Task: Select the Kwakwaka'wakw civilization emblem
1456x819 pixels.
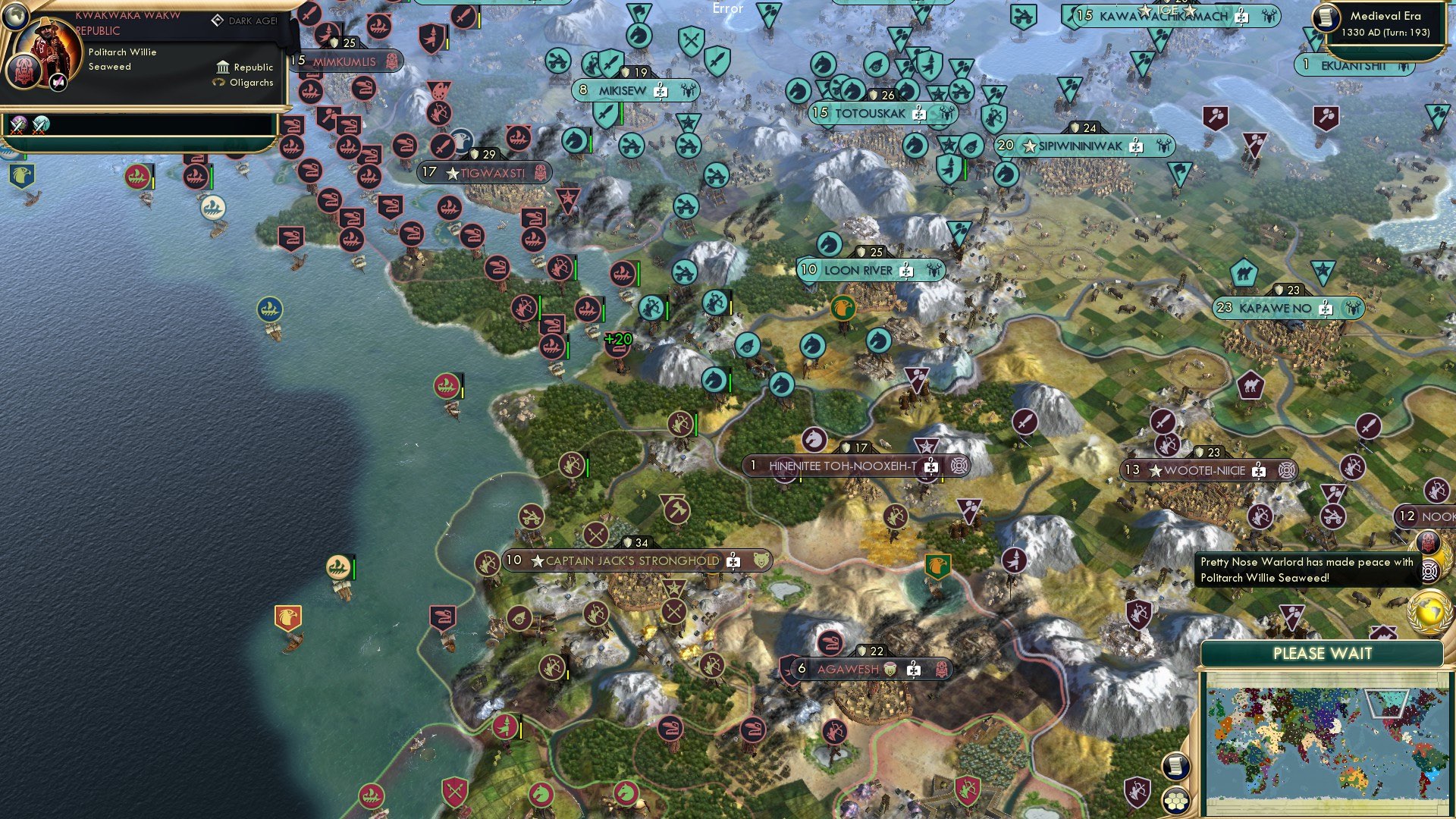Action: 24,71
